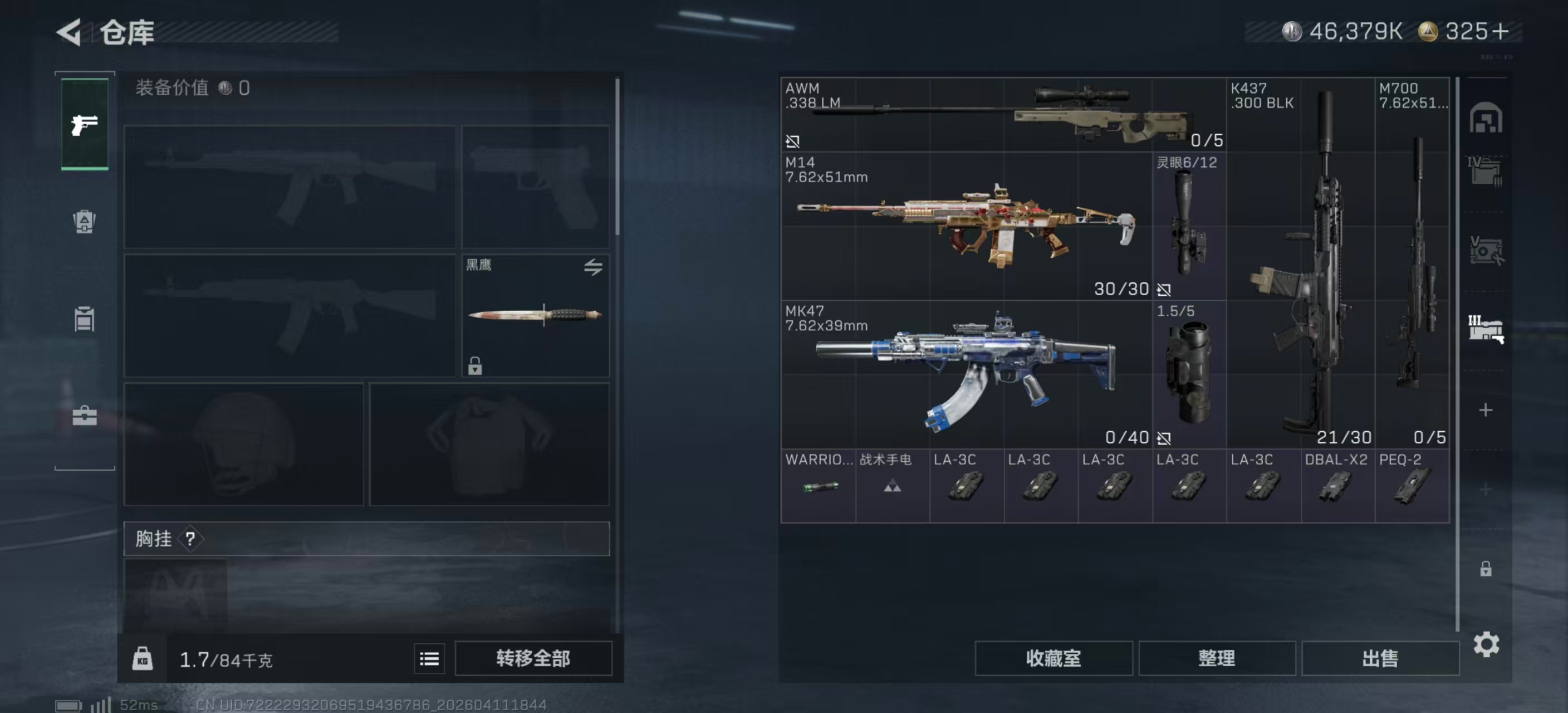Open the 收藏室 collection room
This screenshot has height=713, width=1568.
click(x=1053, y=658)
